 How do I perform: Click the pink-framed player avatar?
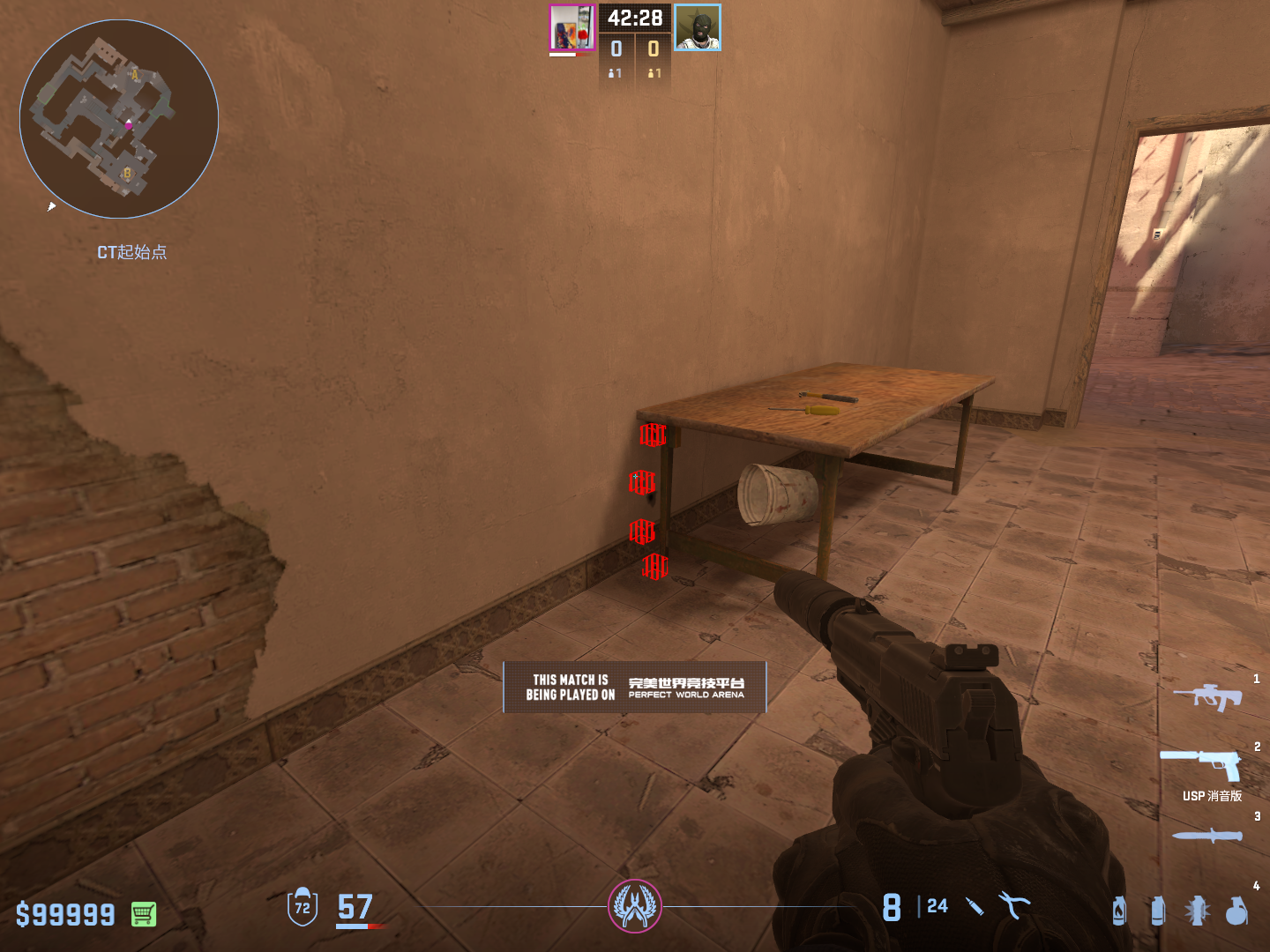pos(572,27)
